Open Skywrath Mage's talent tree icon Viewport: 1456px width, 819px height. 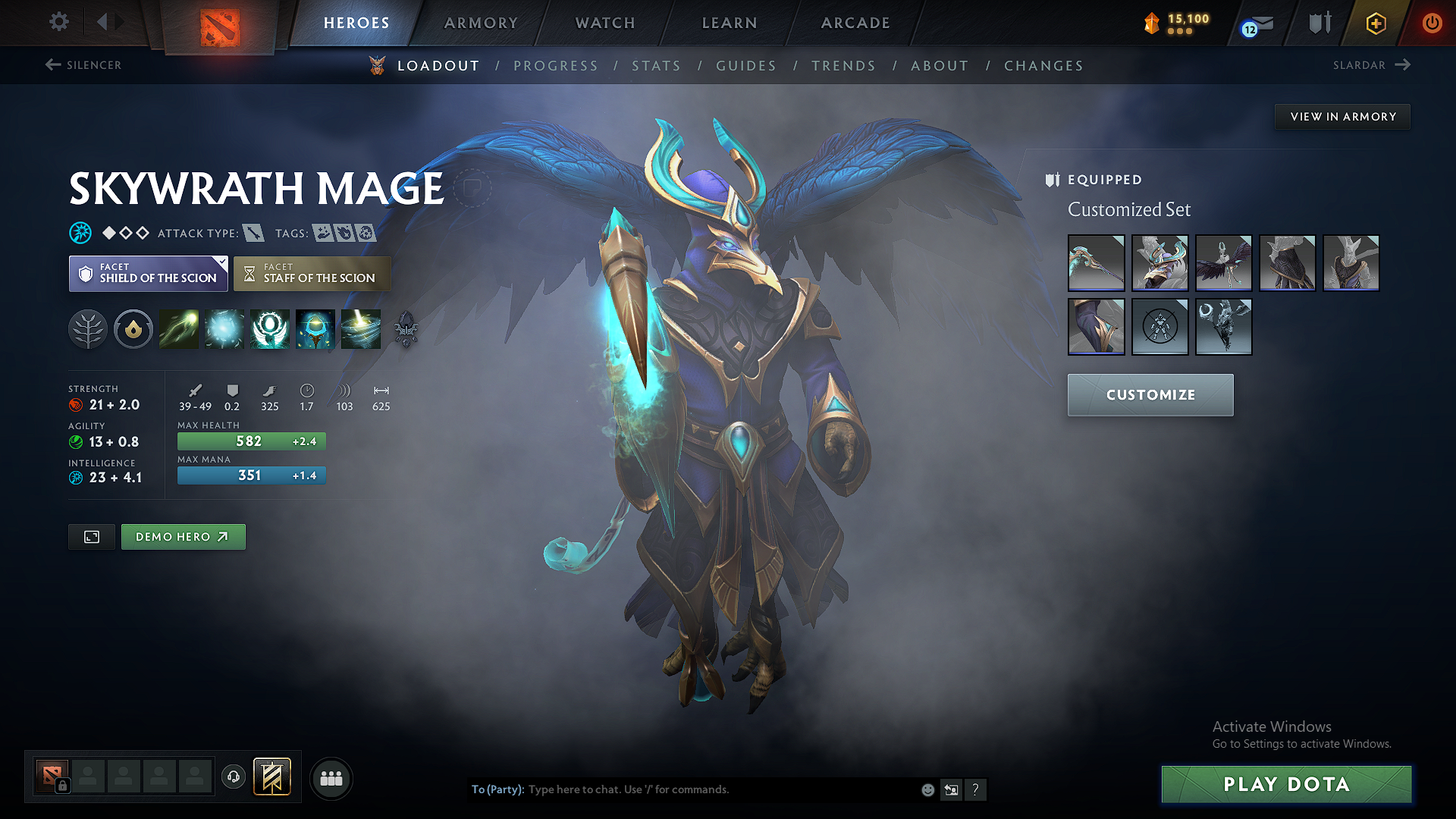88,328
